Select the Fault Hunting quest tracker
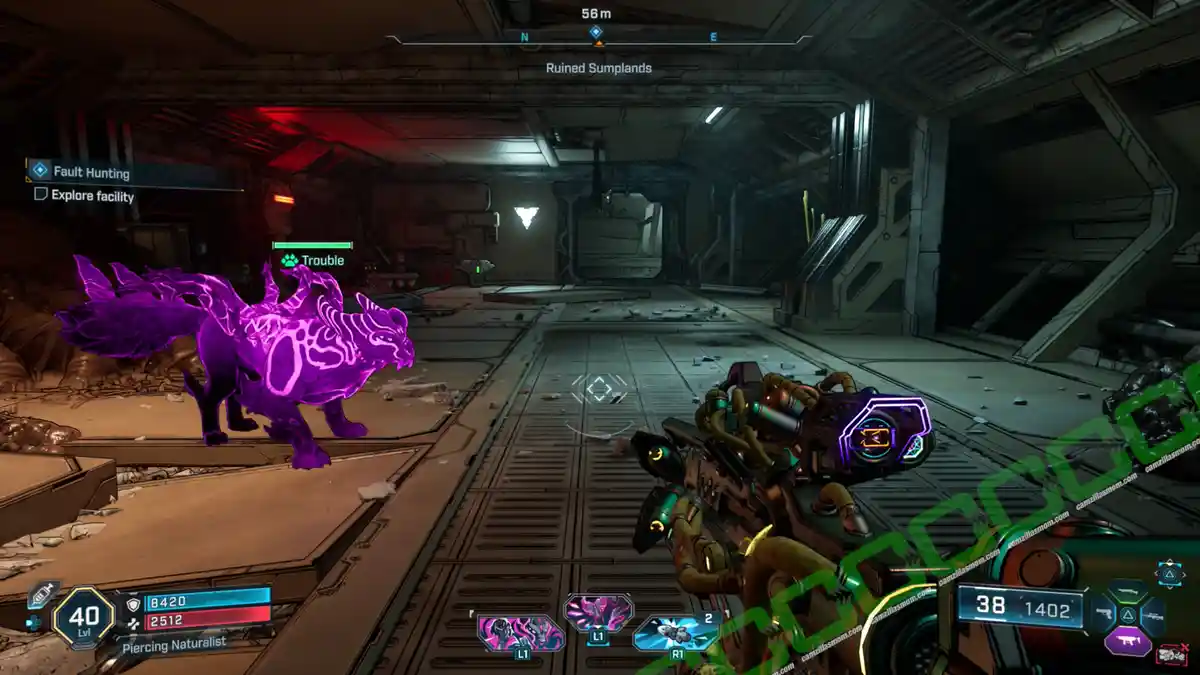Screen dimensions: 1200x675 (91, 172)
